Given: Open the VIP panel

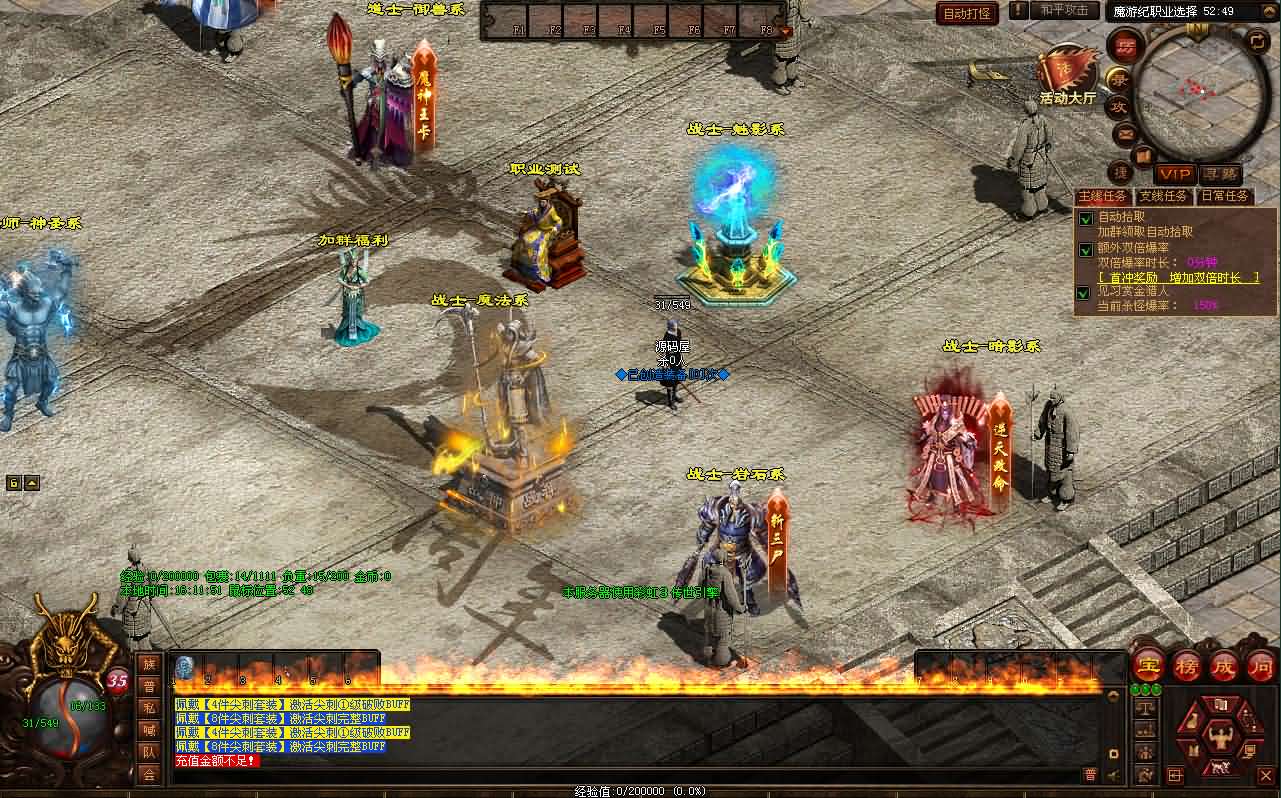Looking at the screenshot, I should [x=1174, y=174].
